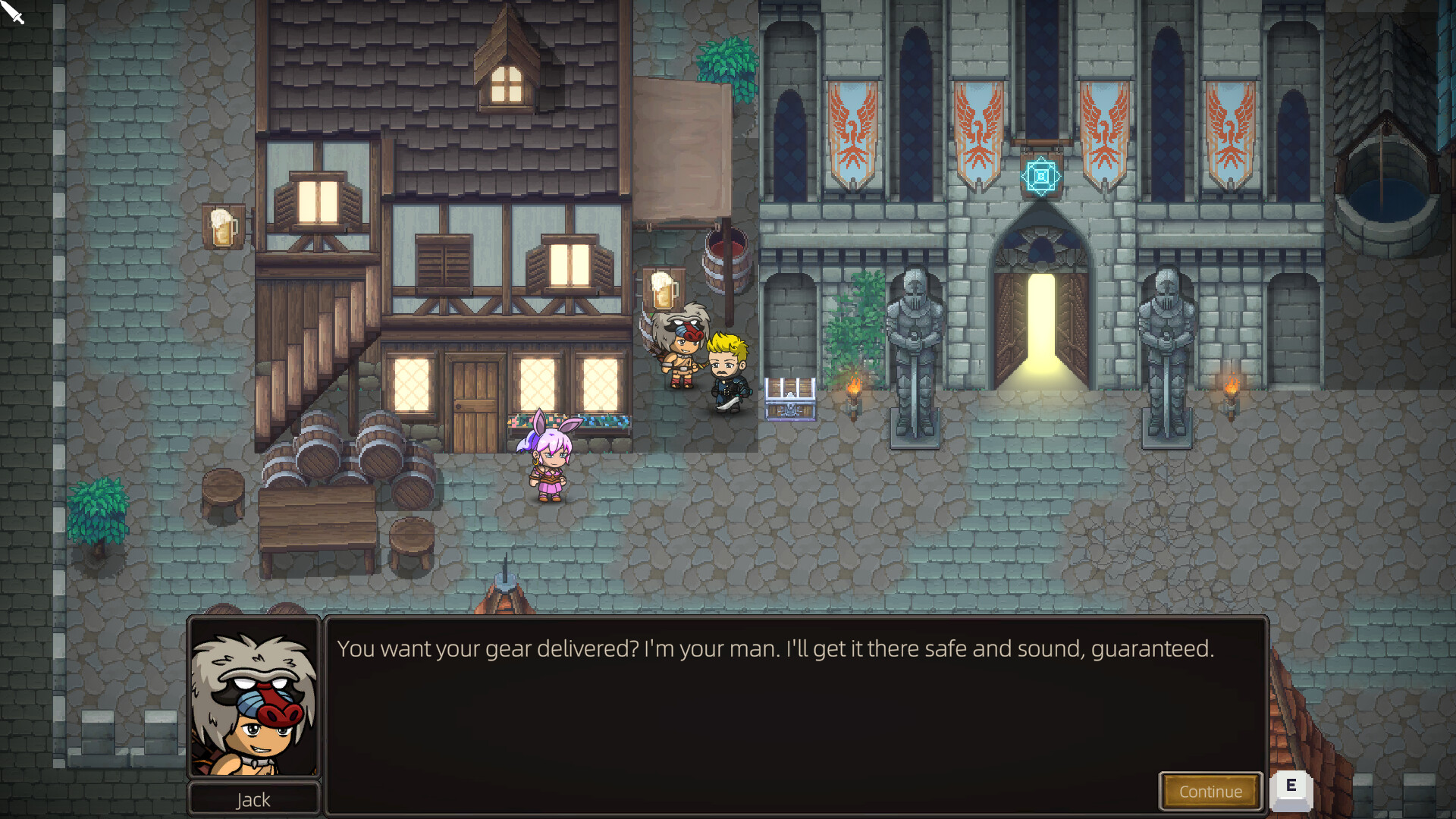Click Jack the baboon-hooded merchant

(681, 349)
